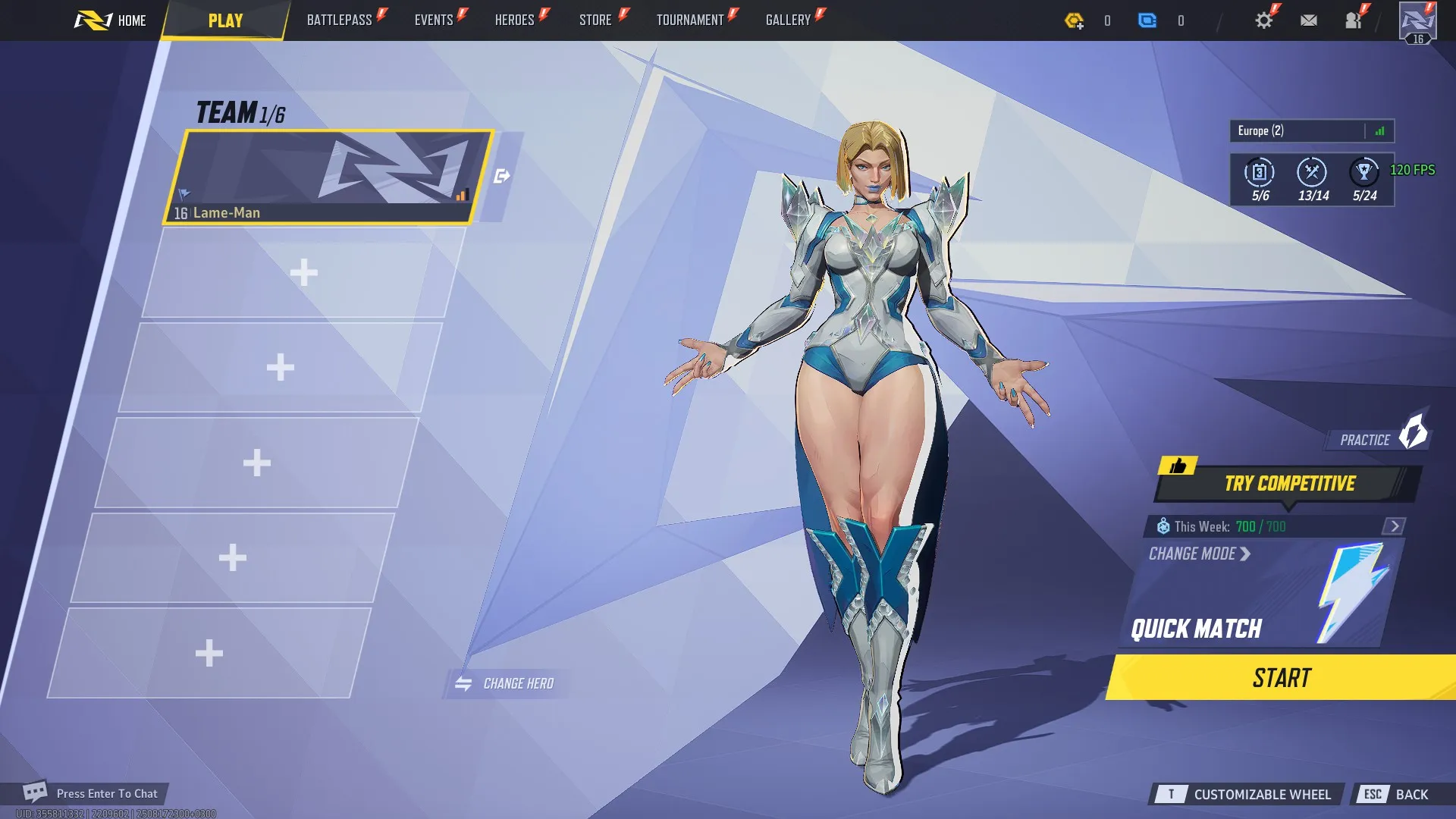
Task: Open the Mail inbox icon
Action: coord(1308,20)
